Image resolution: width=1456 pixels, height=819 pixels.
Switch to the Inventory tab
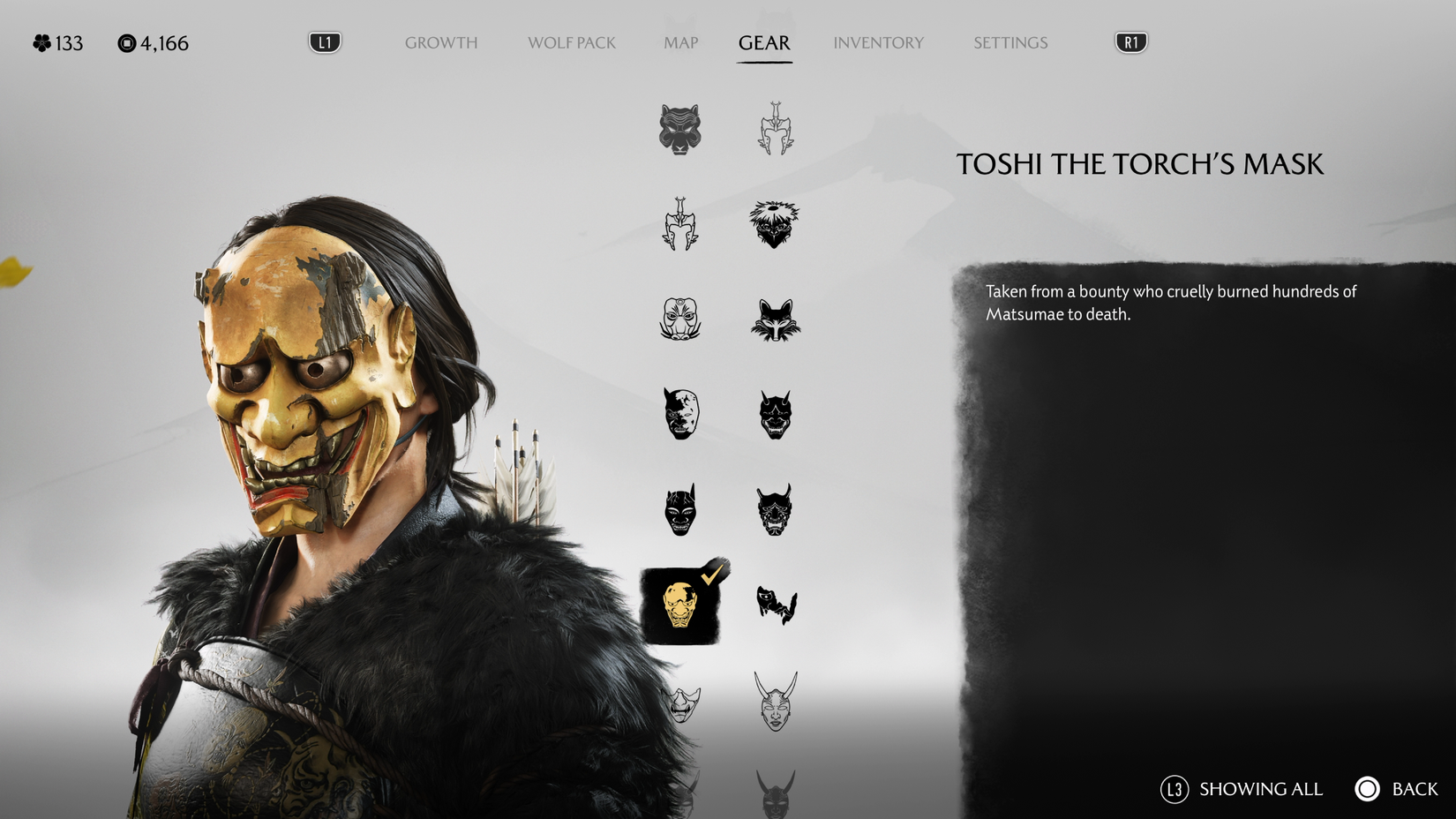point(879,42)
